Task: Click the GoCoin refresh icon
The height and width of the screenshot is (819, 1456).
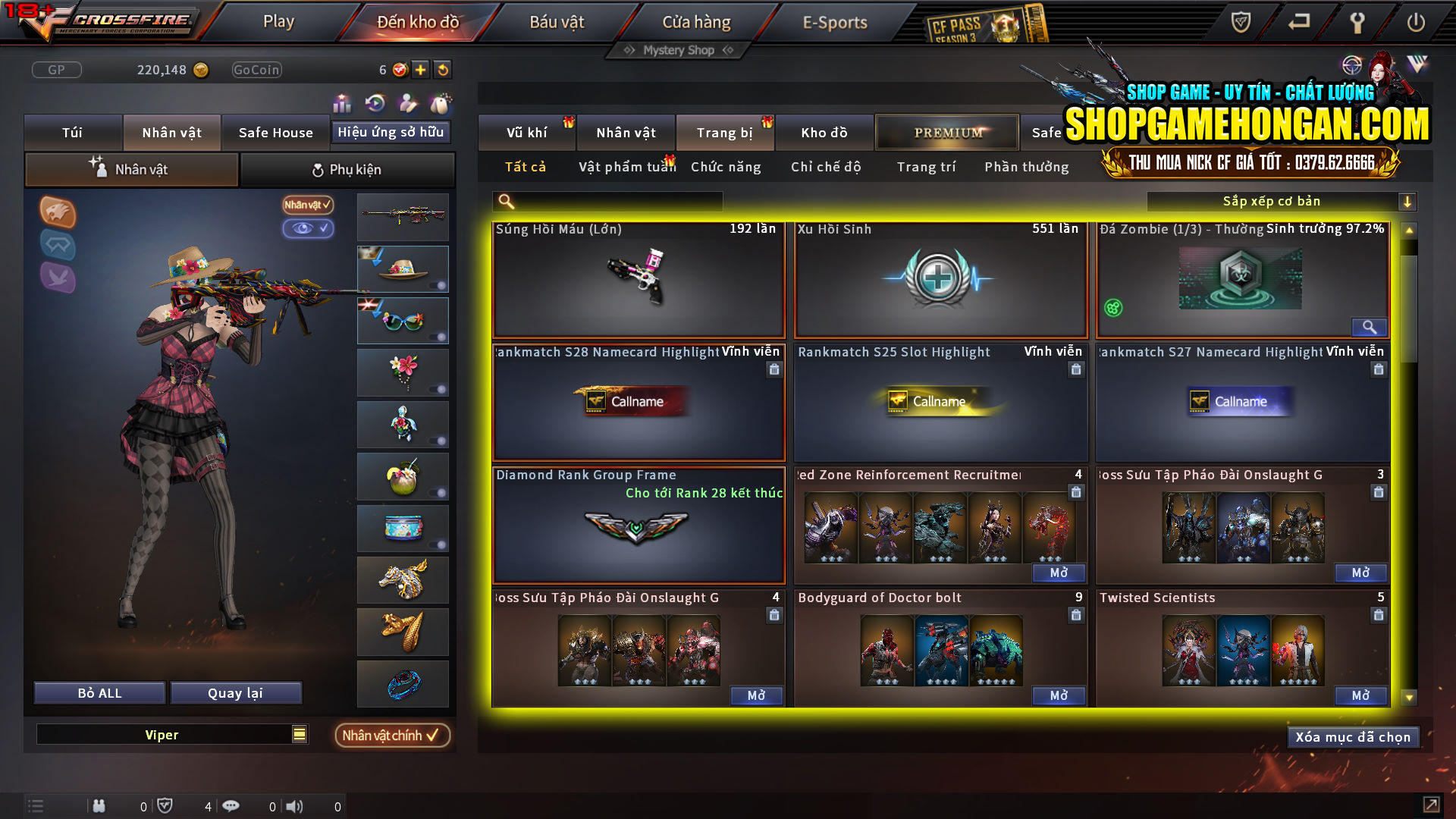Action: point(443,69)
